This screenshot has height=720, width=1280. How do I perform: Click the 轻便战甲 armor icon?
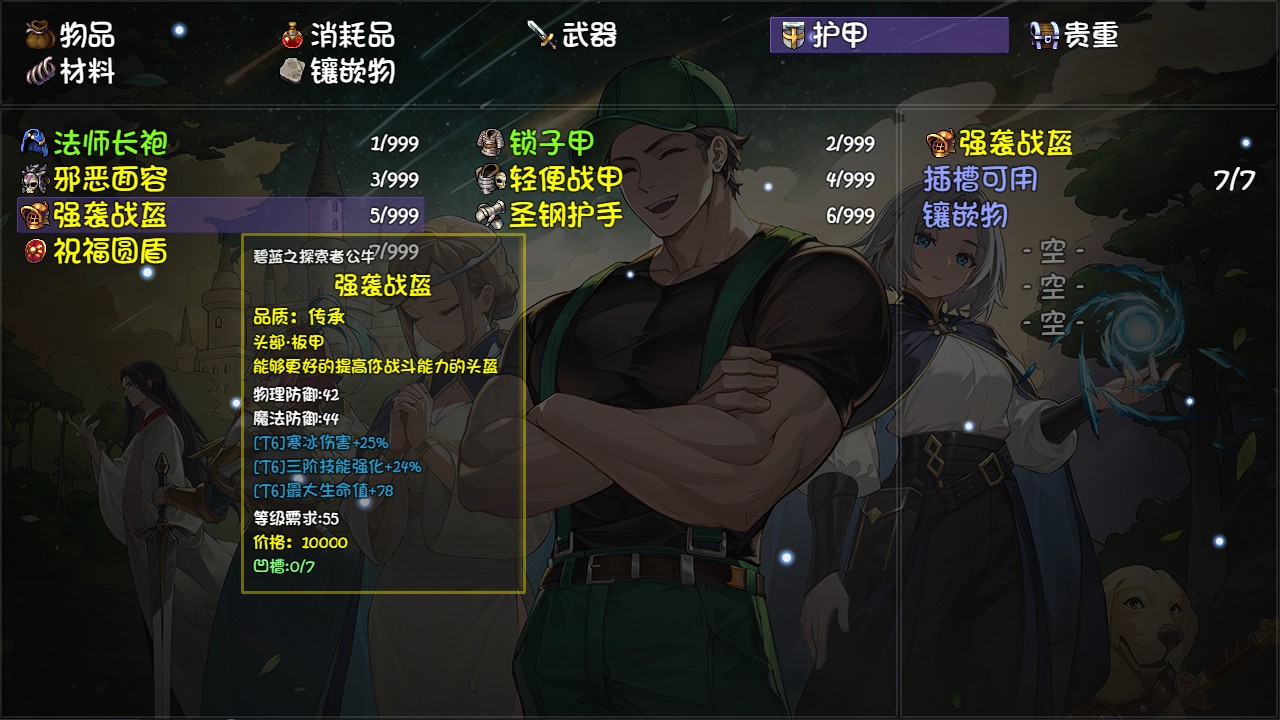(489, 178)
